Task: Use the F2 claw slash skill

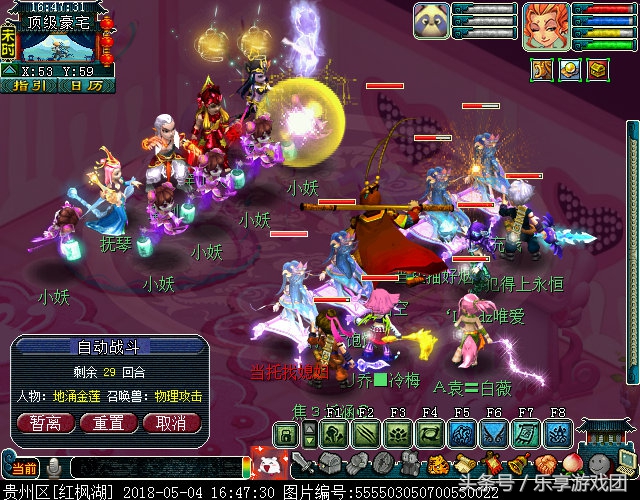Action: point(366,434)
